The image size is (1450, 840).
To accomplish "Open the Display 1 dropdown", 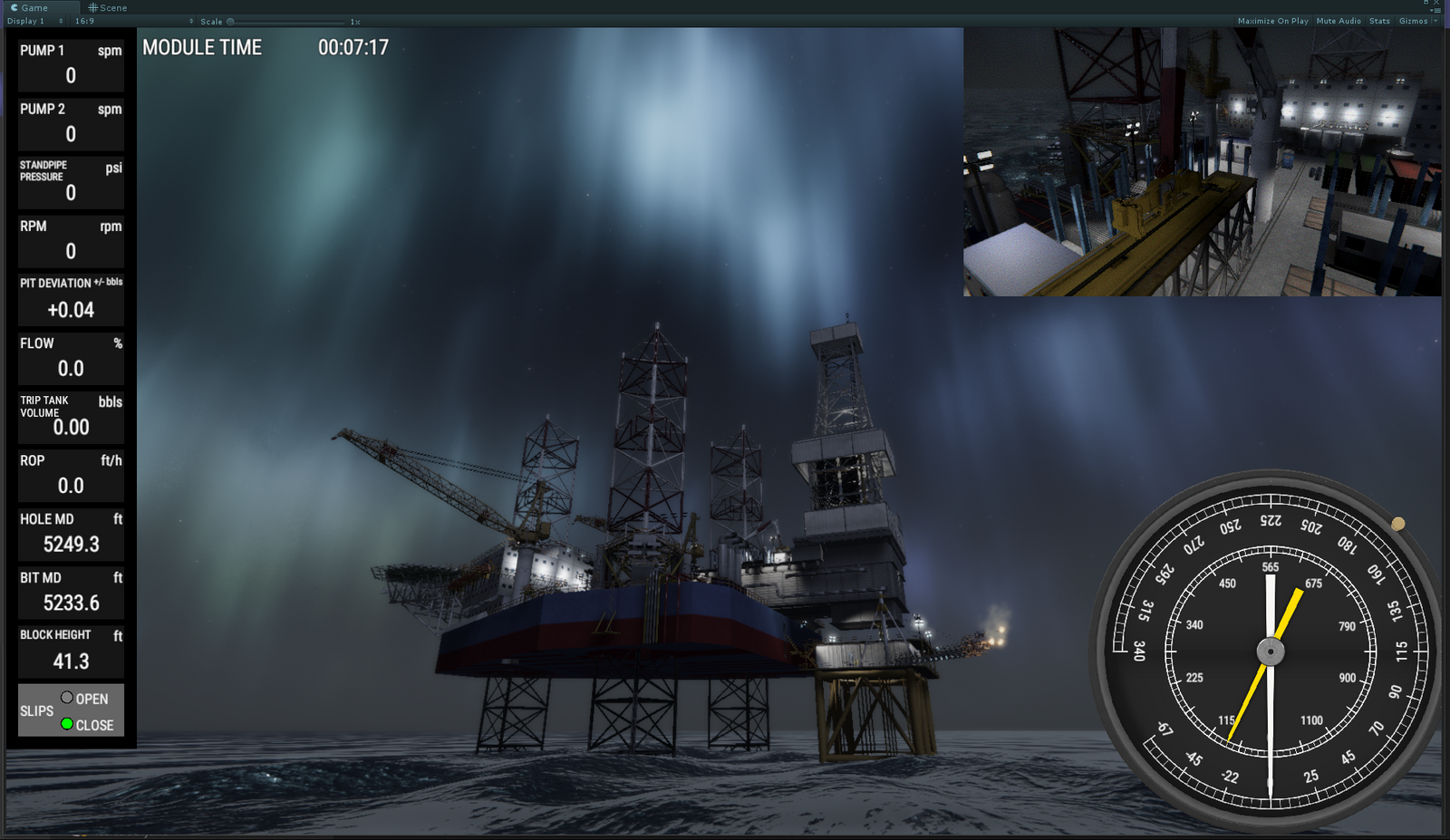I will coord(33,20).
